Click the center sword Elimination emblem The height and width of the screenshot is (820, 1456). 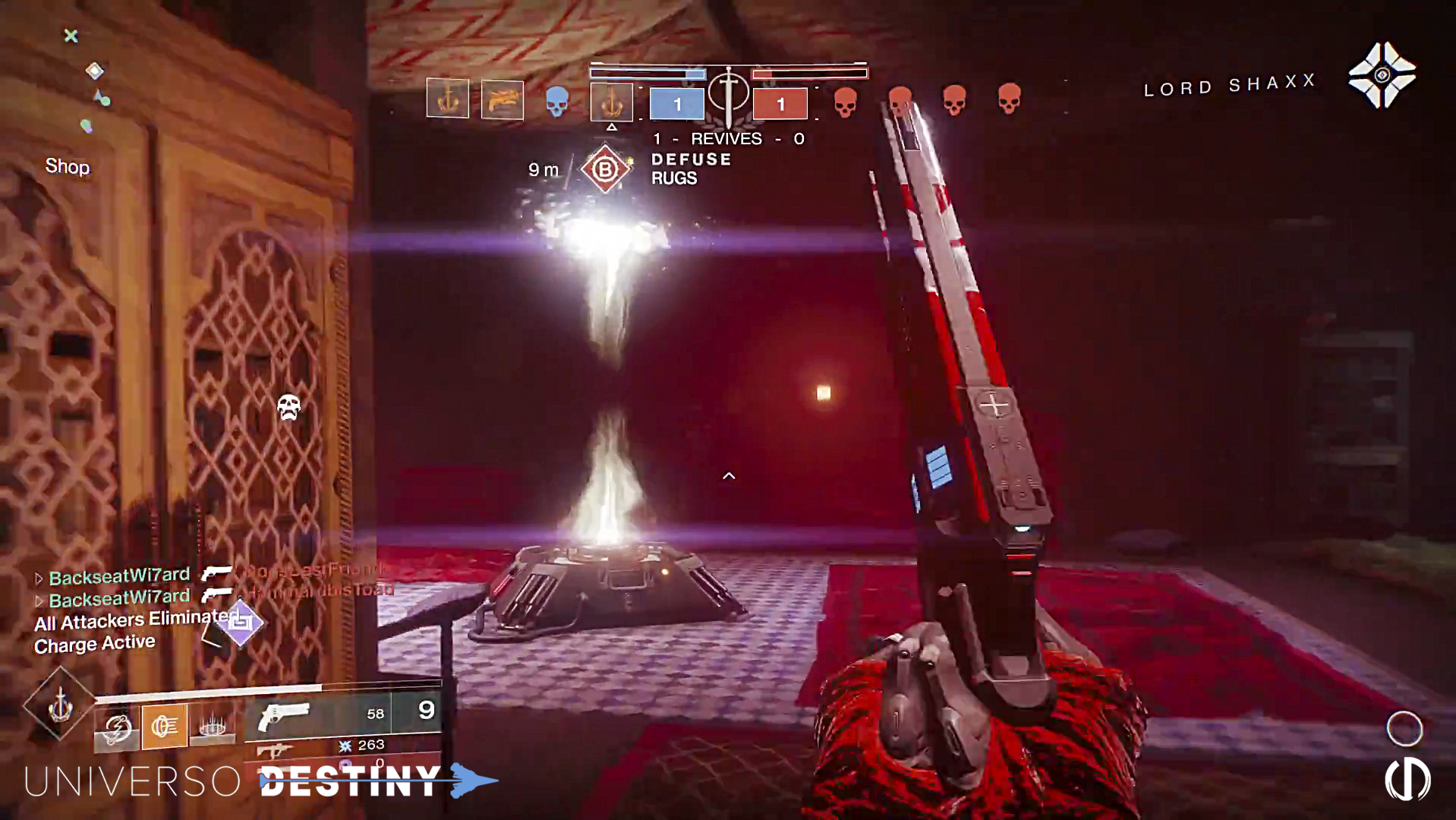click(728, 95)
